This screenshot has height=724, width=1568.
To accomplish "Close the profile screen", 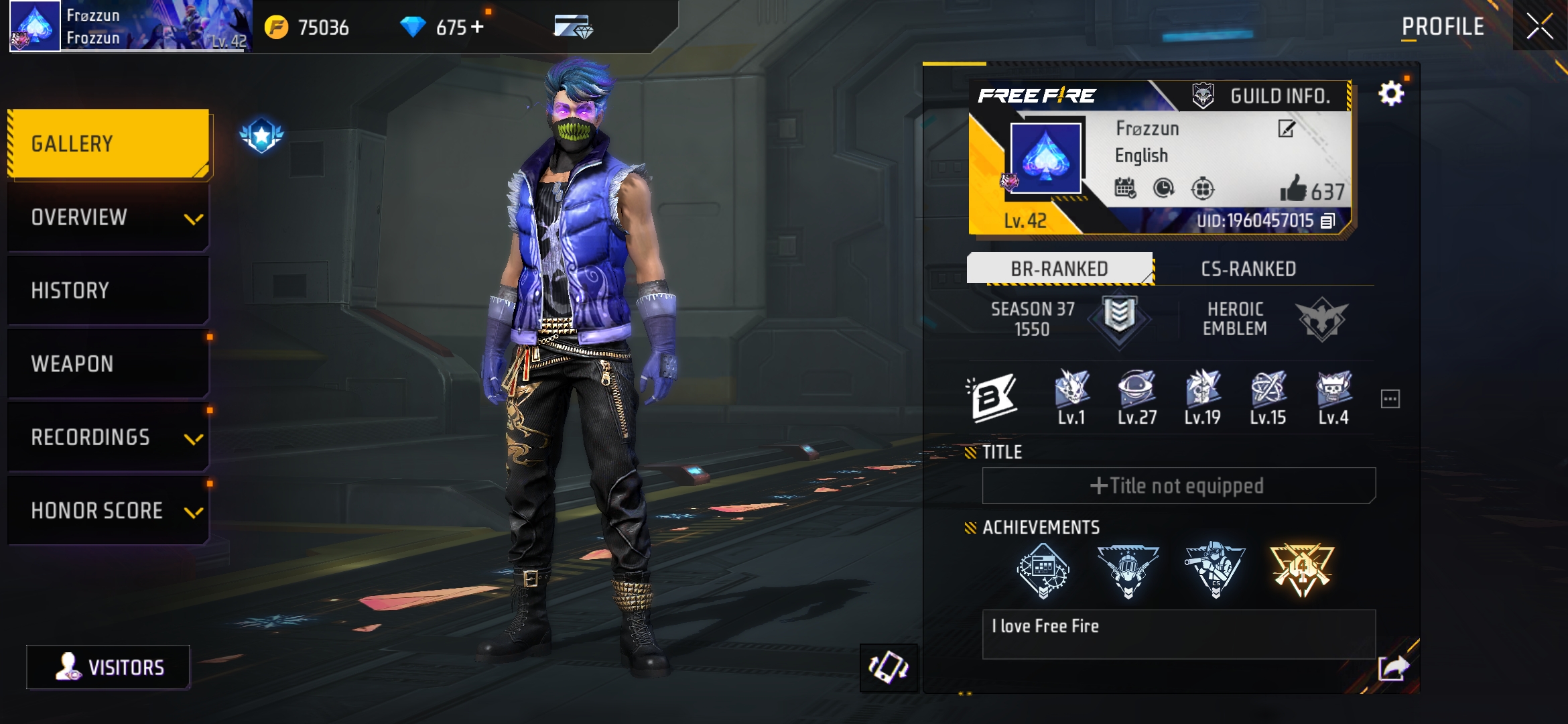I will coord(1540,27).
